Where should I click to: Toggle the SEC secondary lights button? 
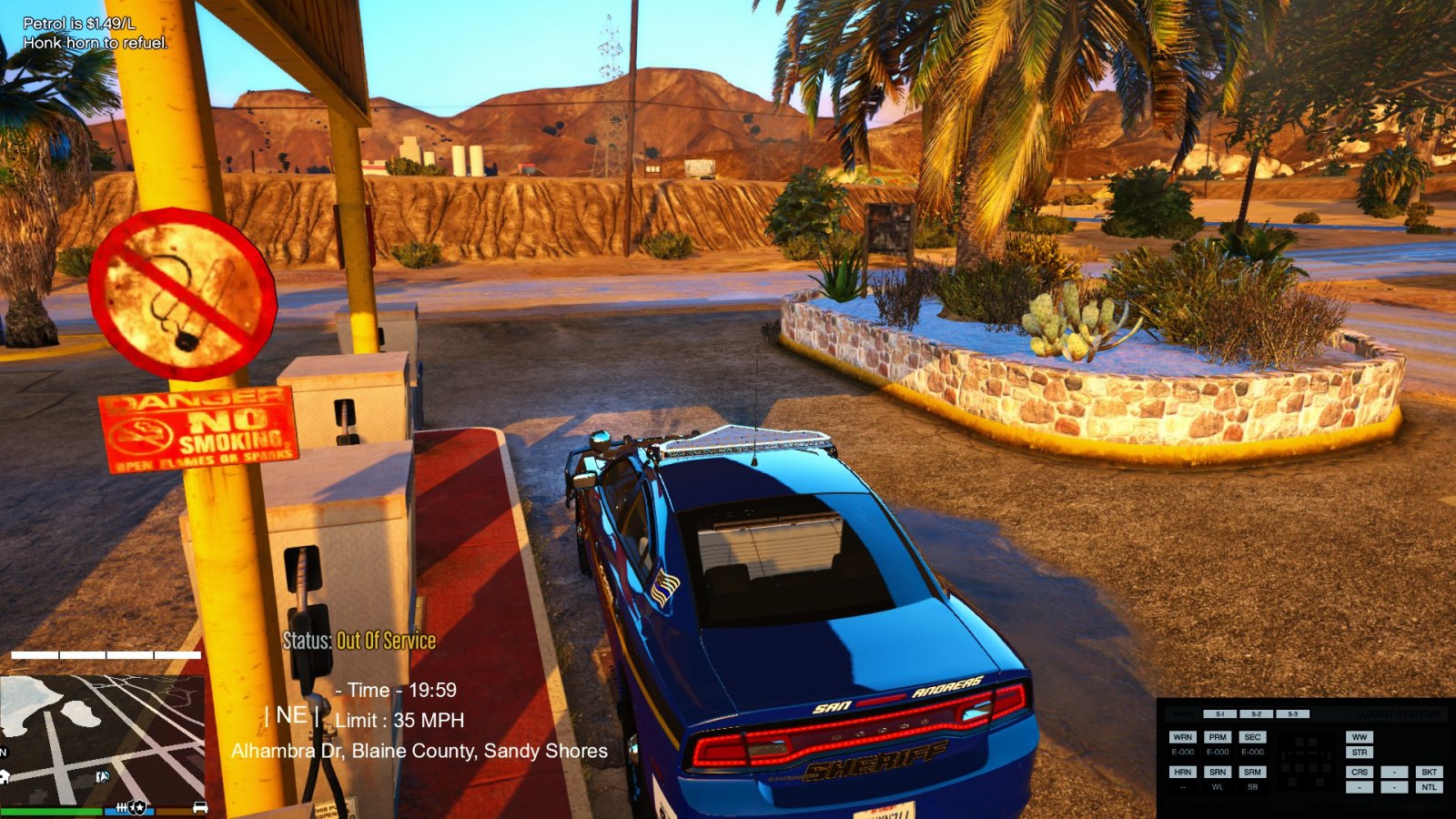tap(1252, 737)
